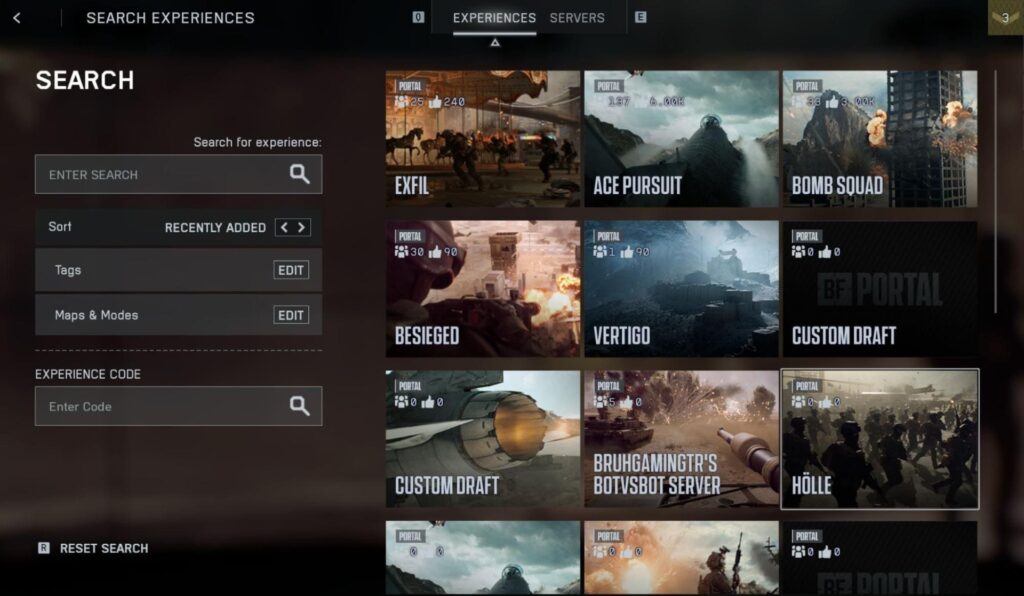This screenshot has height=596, width=1024.
Task: Choose the Bomb Squad experience
Action: coord(879,138)
